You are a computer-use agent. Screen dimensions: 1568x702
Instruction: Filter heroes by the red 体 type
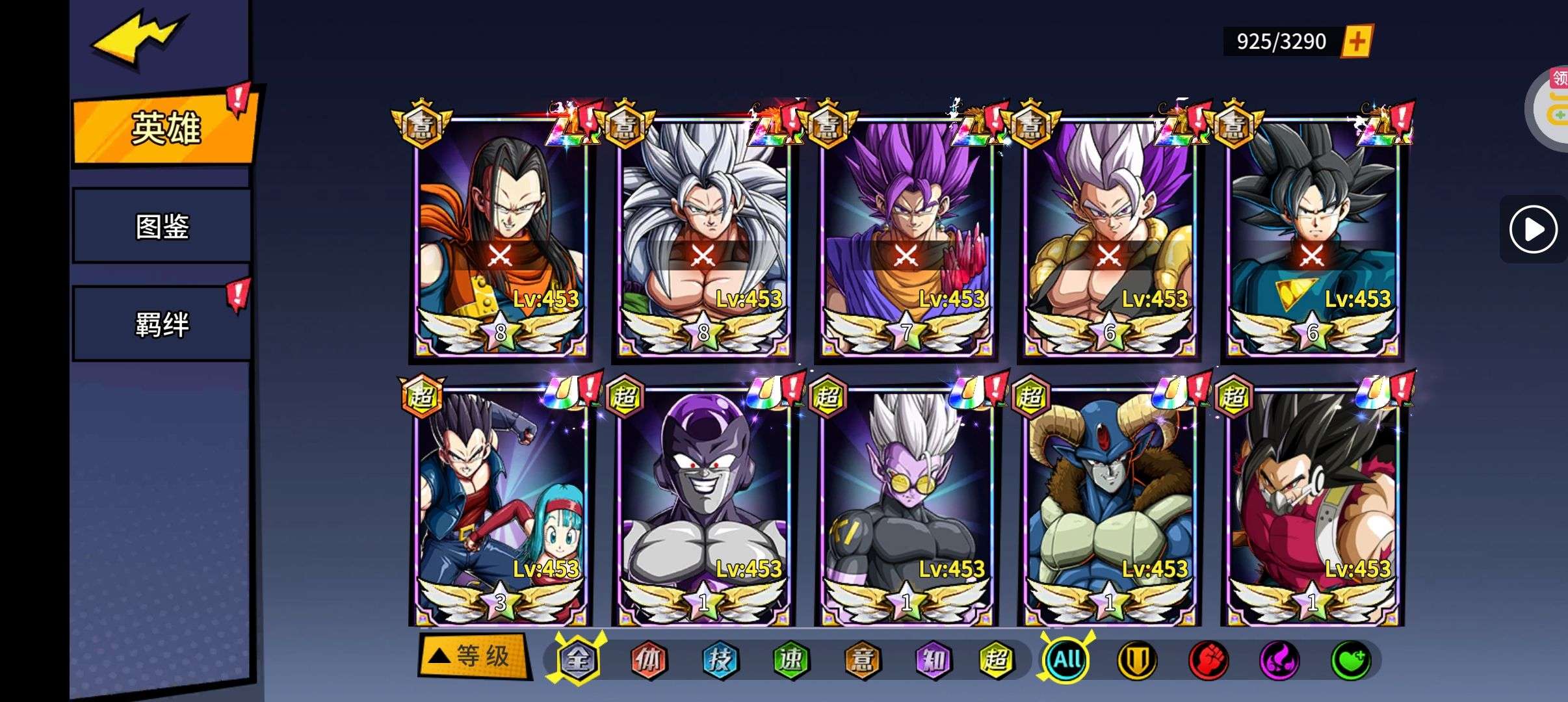pos(649,660)
